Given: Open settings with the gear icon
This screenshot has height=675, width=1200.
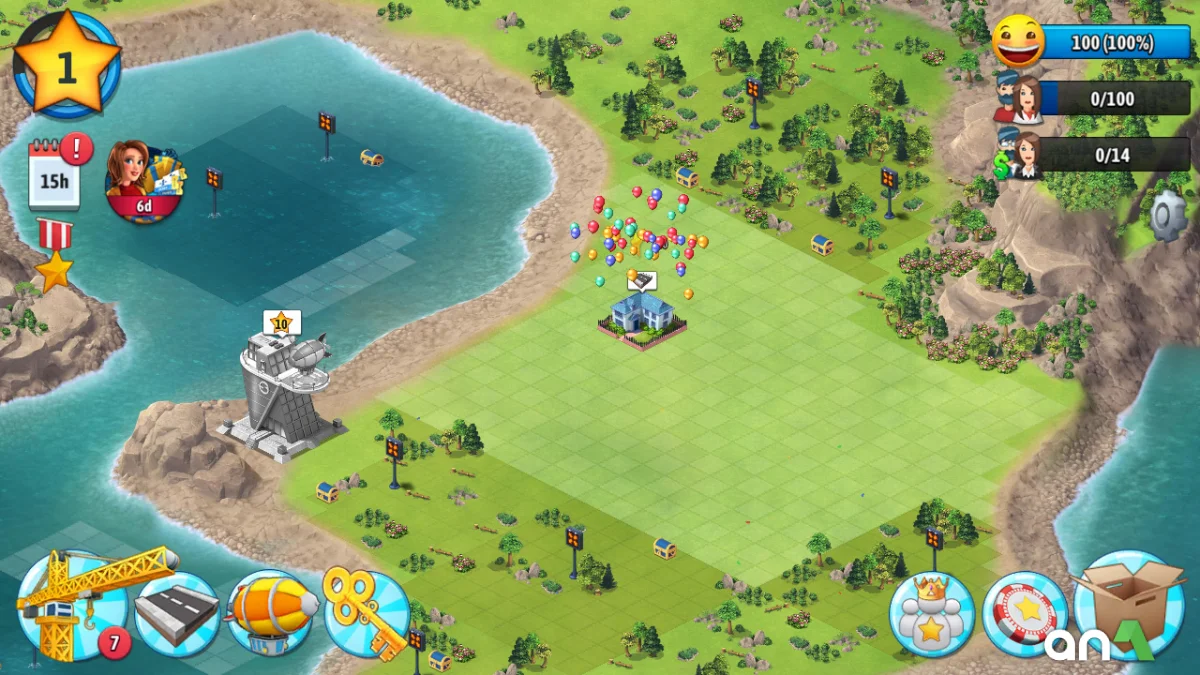Looking at the screenshot, I should pos(1166,217).
